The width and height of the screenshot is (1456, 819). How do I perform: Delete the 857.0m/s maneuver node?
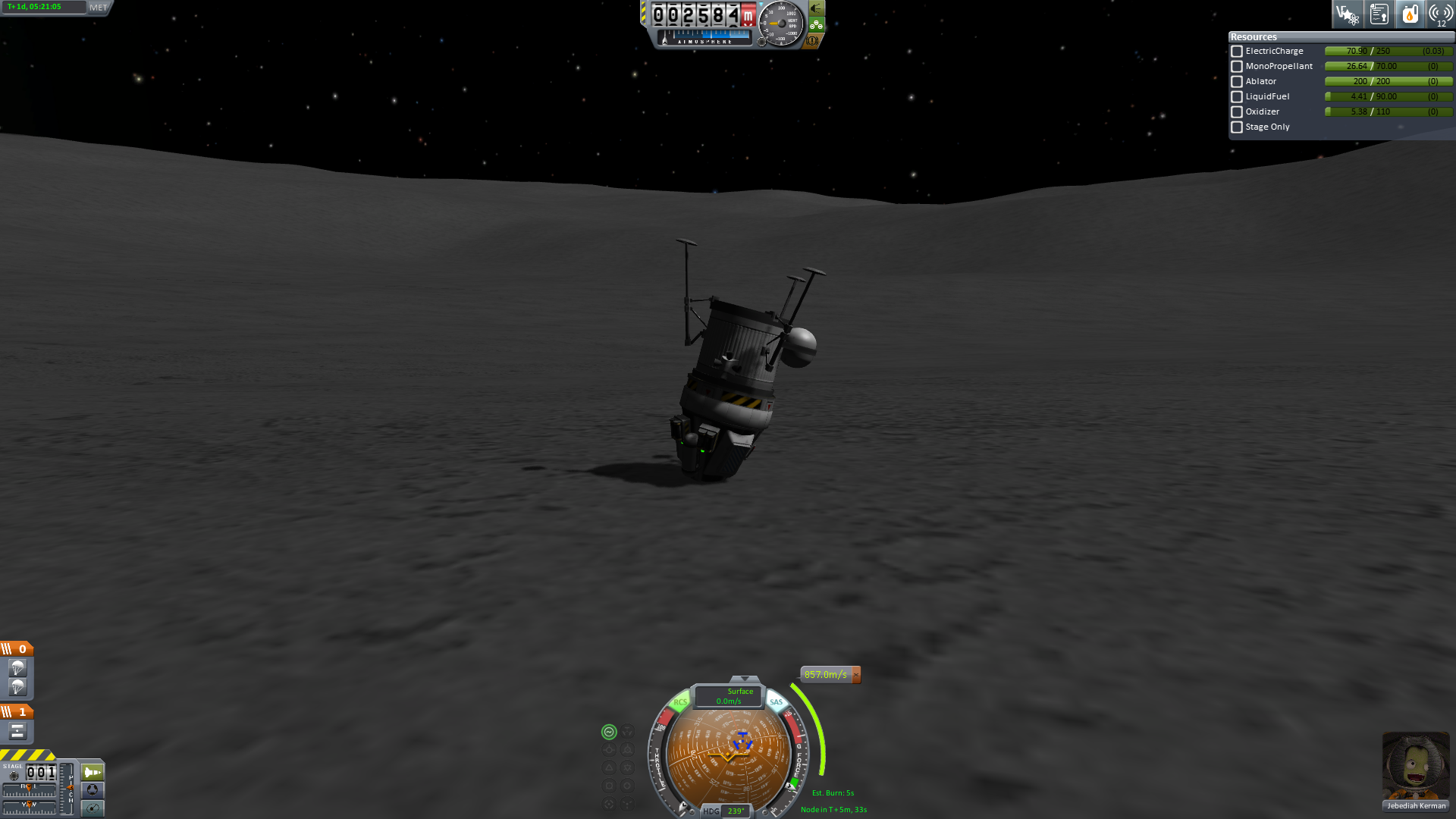point(856,674)
